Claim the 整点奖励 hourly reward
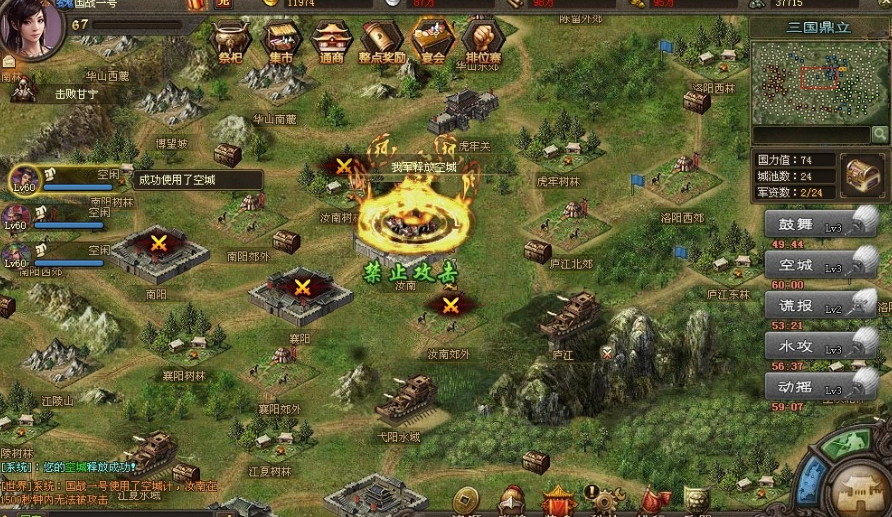892x517 pixels. (x=381, y=42)
